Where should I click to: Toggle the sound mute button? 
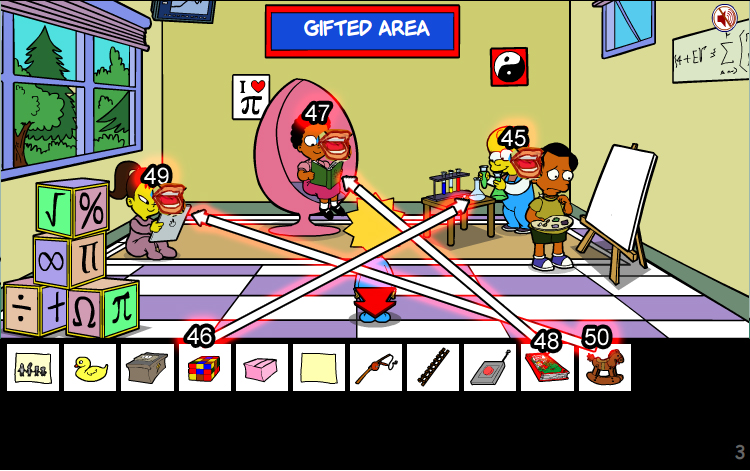724,17
